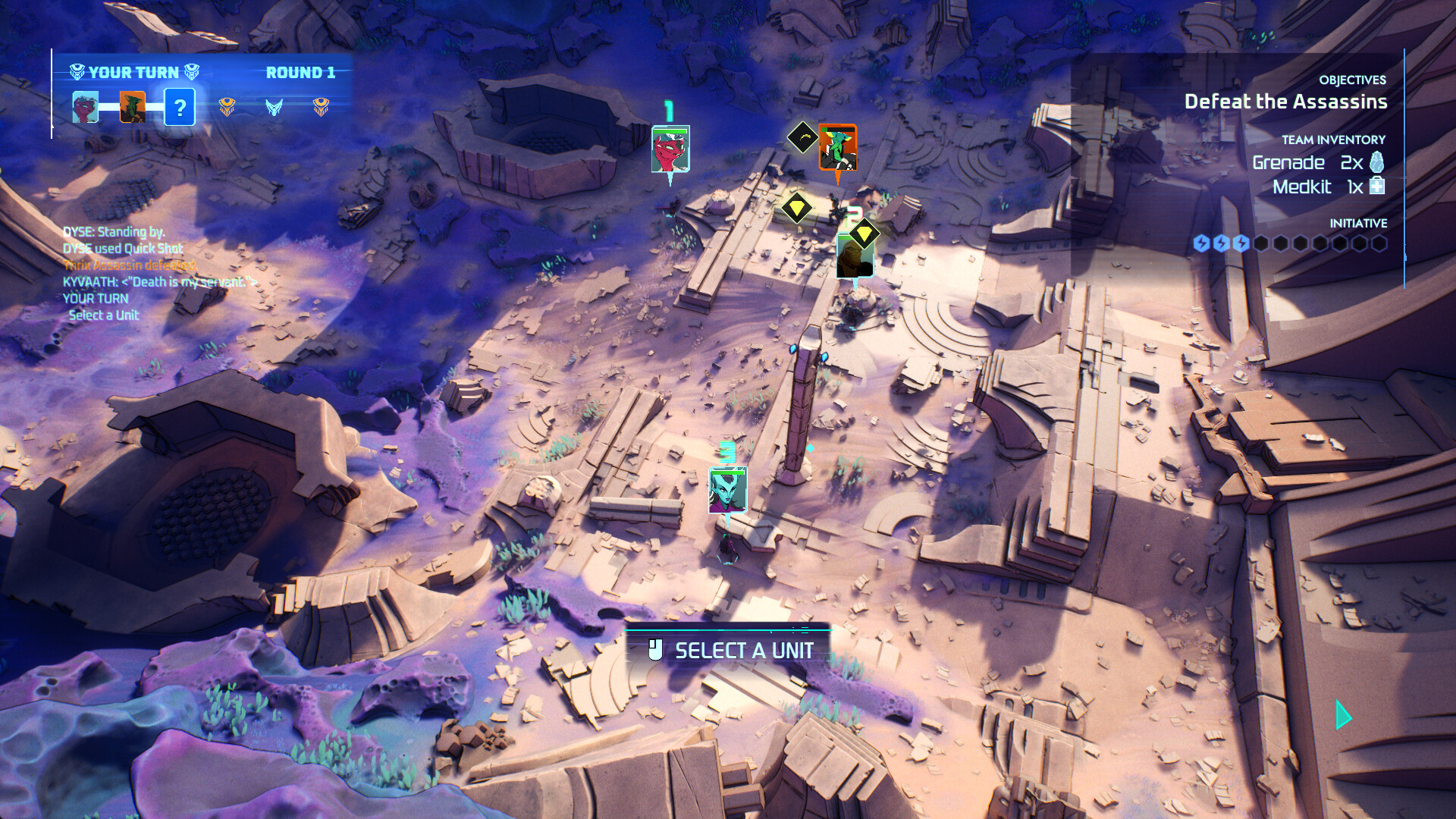Toggle an unlit hexagon in the INITIATIVE row
This screenshot has height=819, width=1456.
1262,243
